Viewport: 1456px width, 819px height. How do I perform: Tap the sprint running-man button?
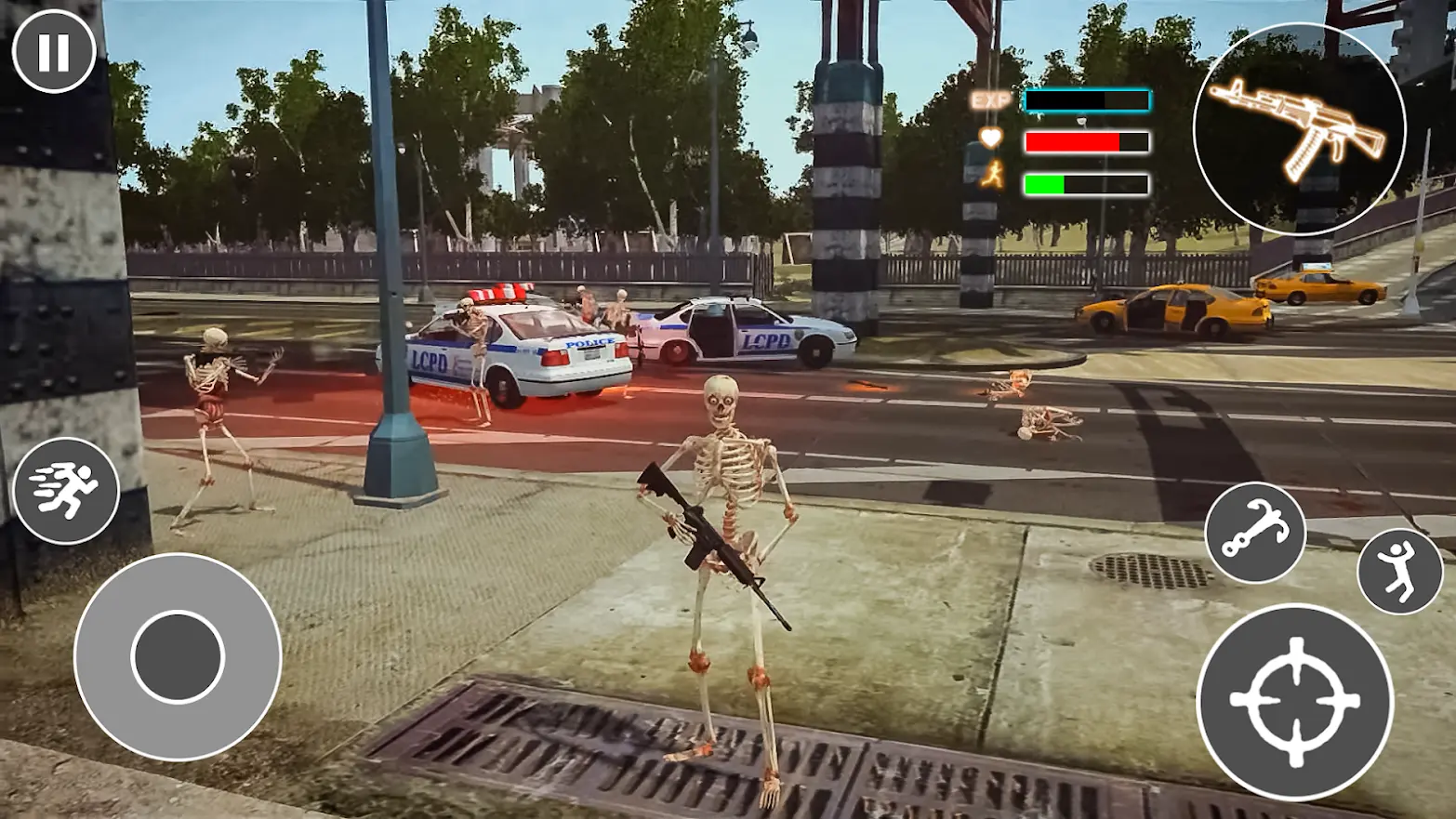pos(66,490)
